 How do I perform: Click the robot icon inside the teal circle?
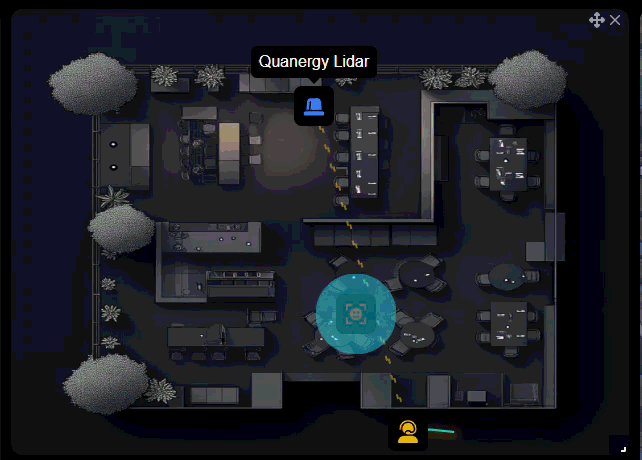pyautogui.click(x=355, y=314)
